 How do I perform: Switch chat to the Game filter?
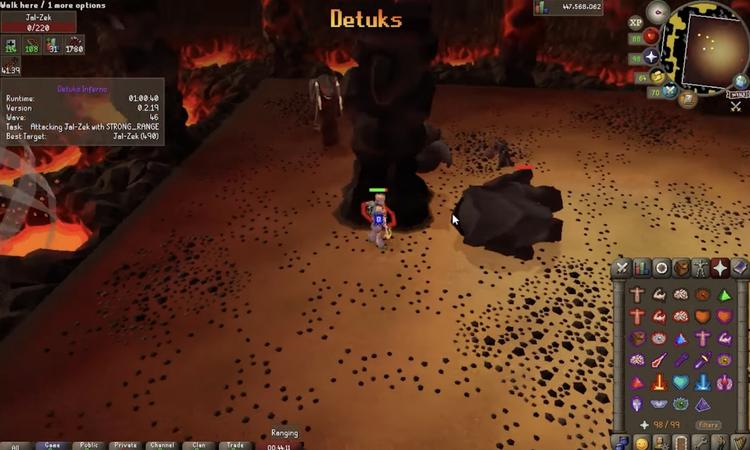[x=52, y=445]
